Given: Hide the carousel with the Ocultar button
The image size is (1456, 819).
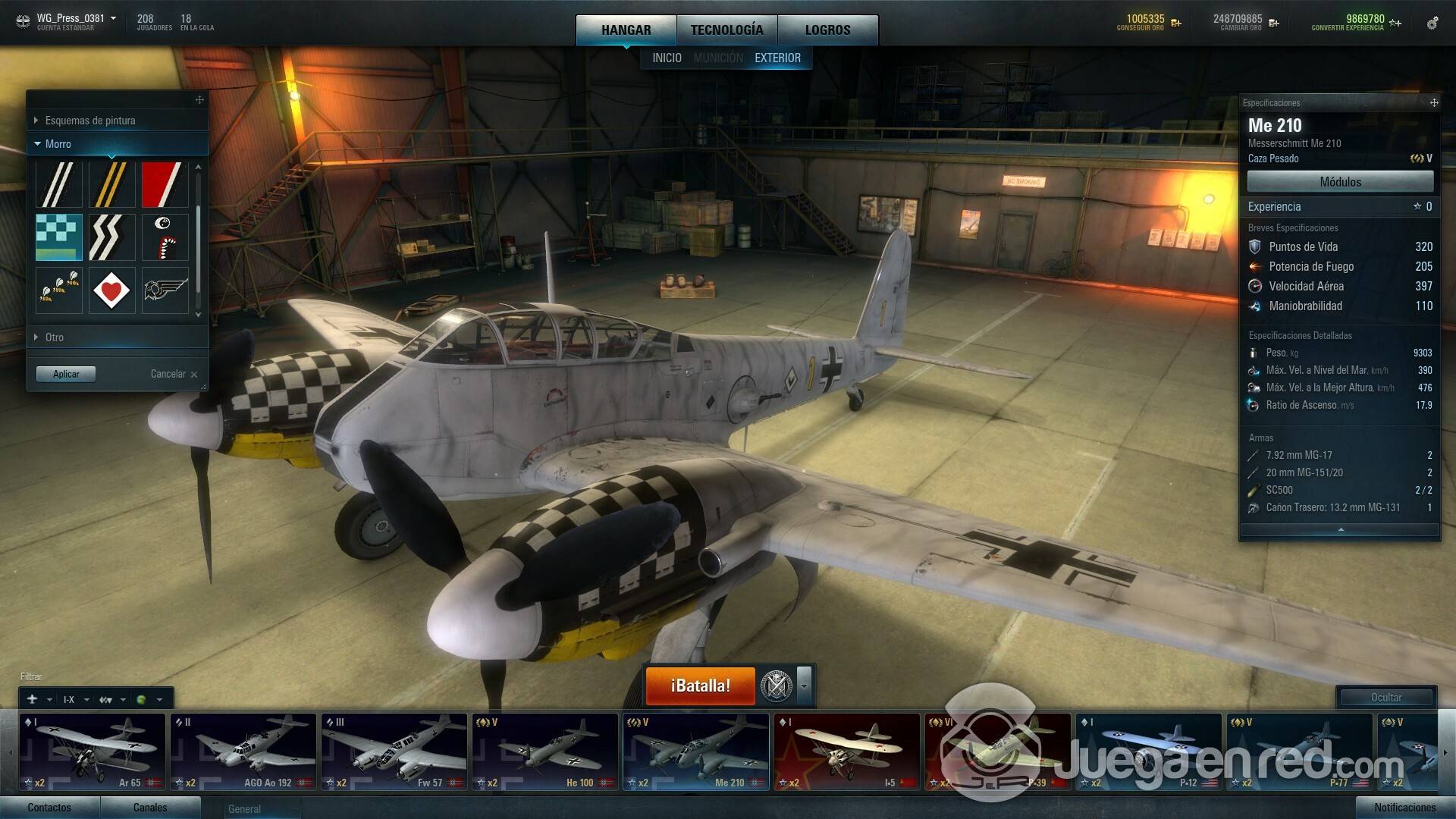Looking at the screenshot, I should 1385,697.
